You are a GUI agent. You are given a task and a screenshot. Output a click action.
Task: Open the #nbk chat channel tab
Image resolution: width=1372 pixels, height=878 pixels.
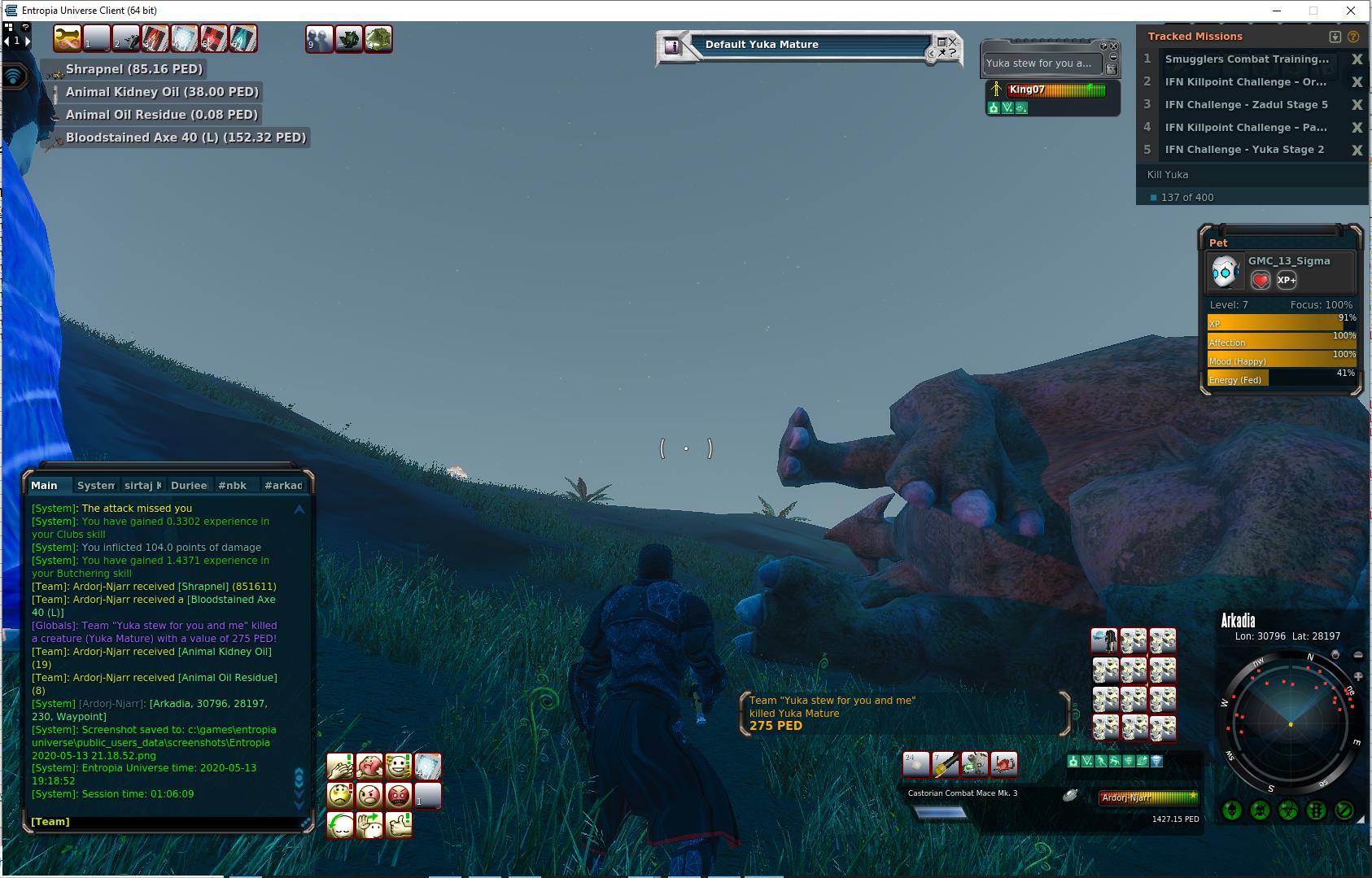pyautogui.click(x=232, y=486)
